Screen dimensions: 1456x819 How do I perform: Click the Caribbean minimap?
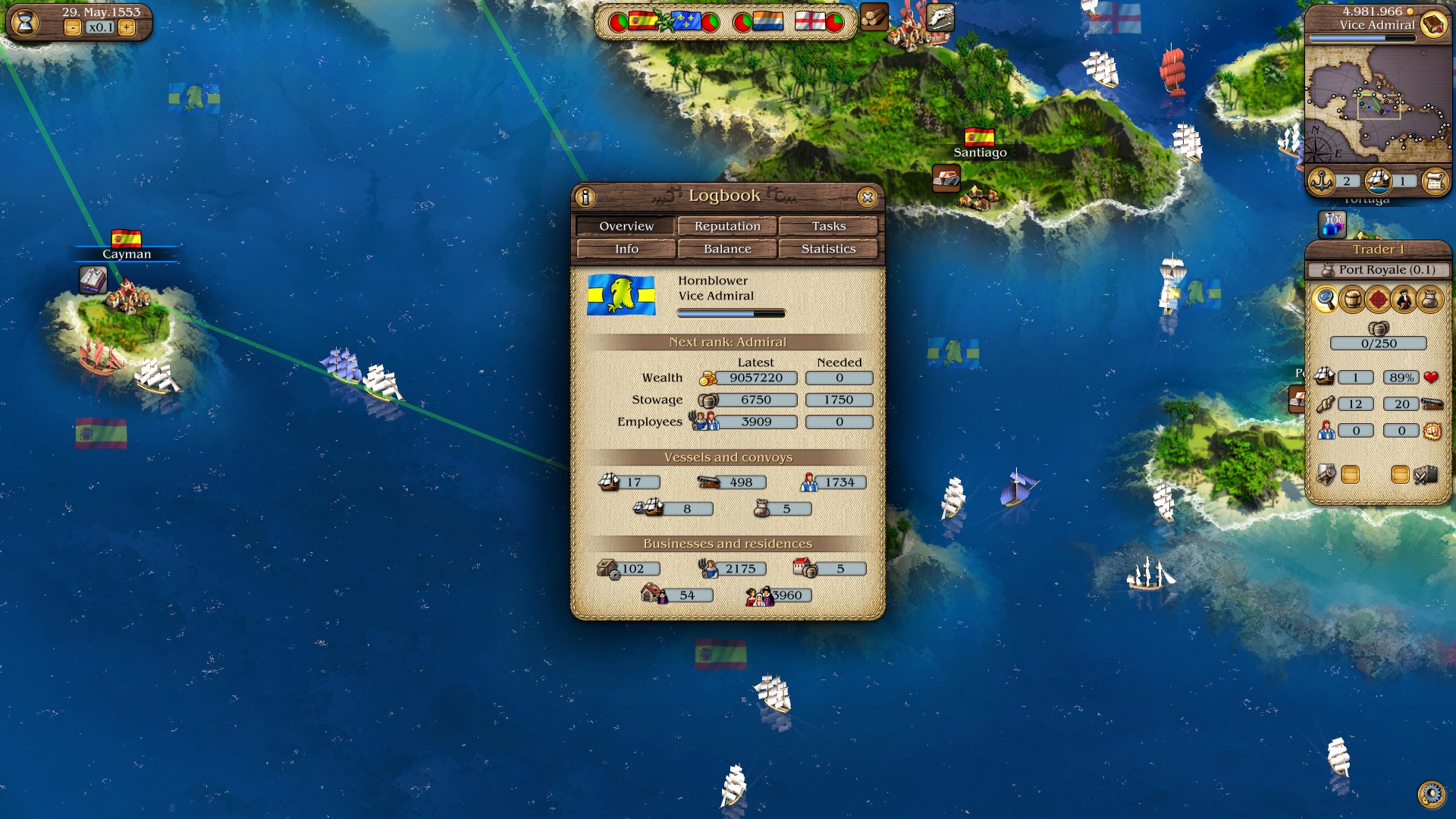click(x=1378, y=104)
